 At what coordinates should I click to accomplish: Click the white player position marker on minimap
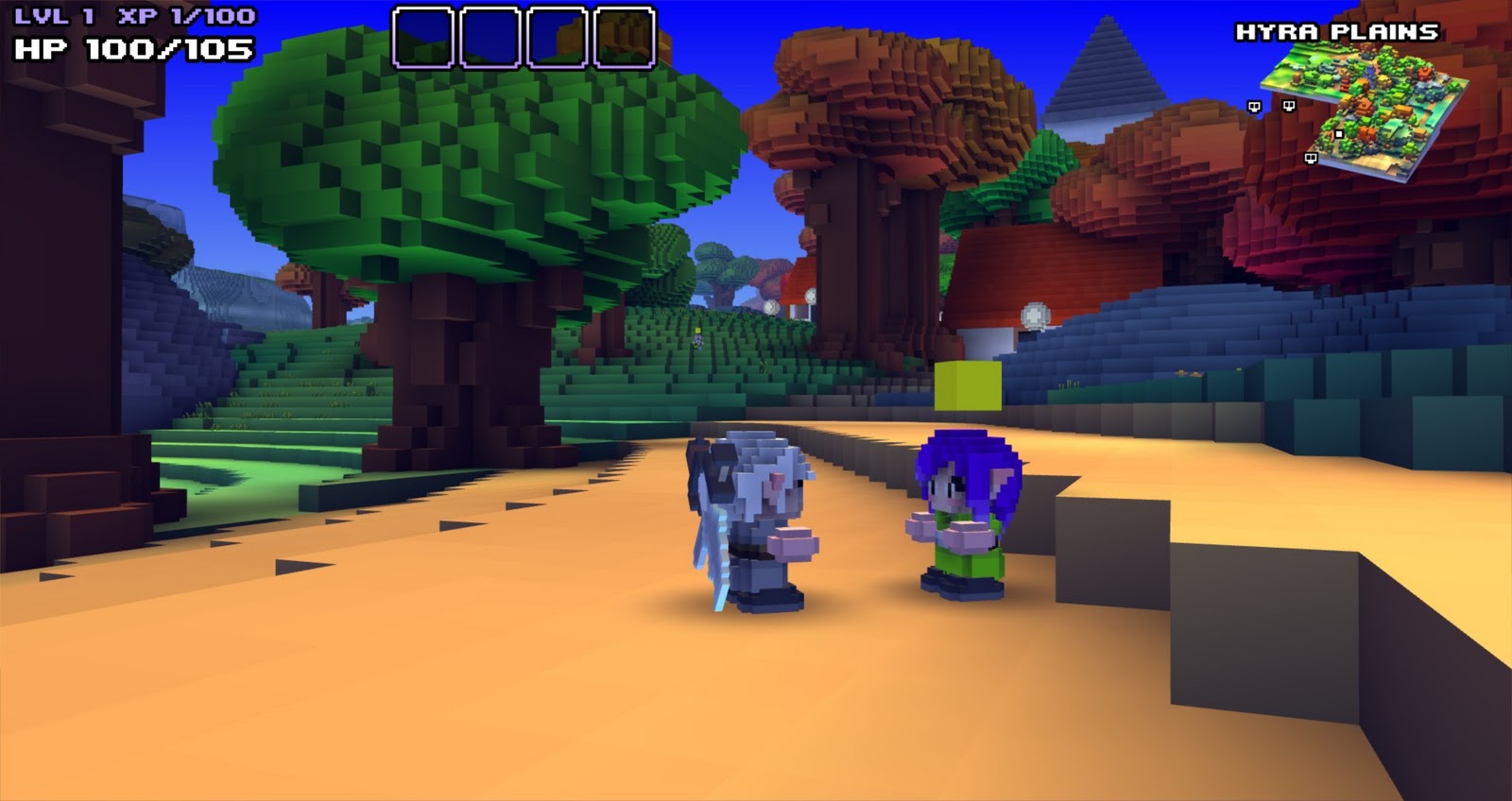[1339, 134]
